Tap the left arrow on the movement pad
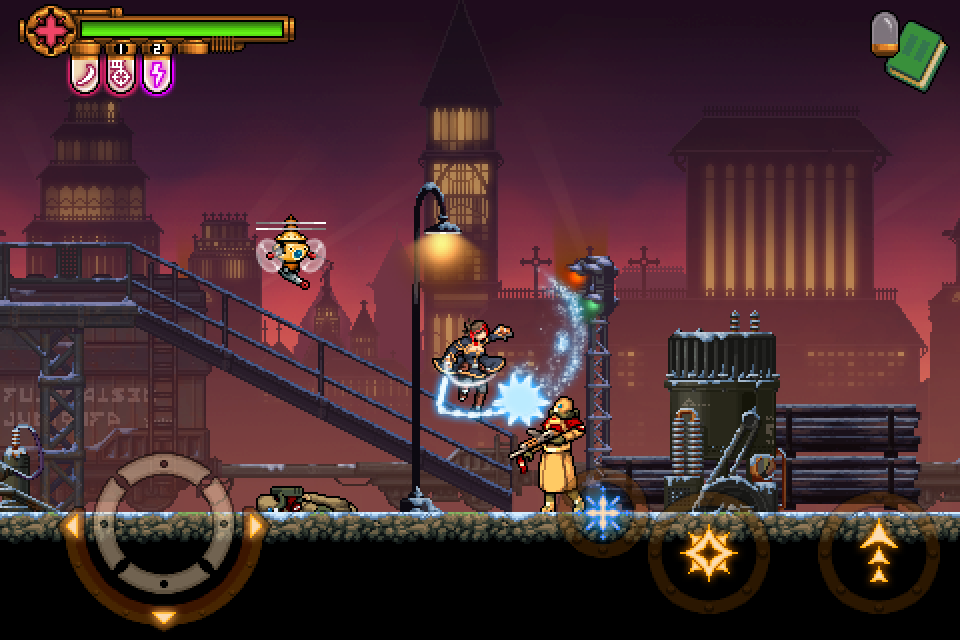The width and height of the screenshot is (960, 640). point(72,525)
